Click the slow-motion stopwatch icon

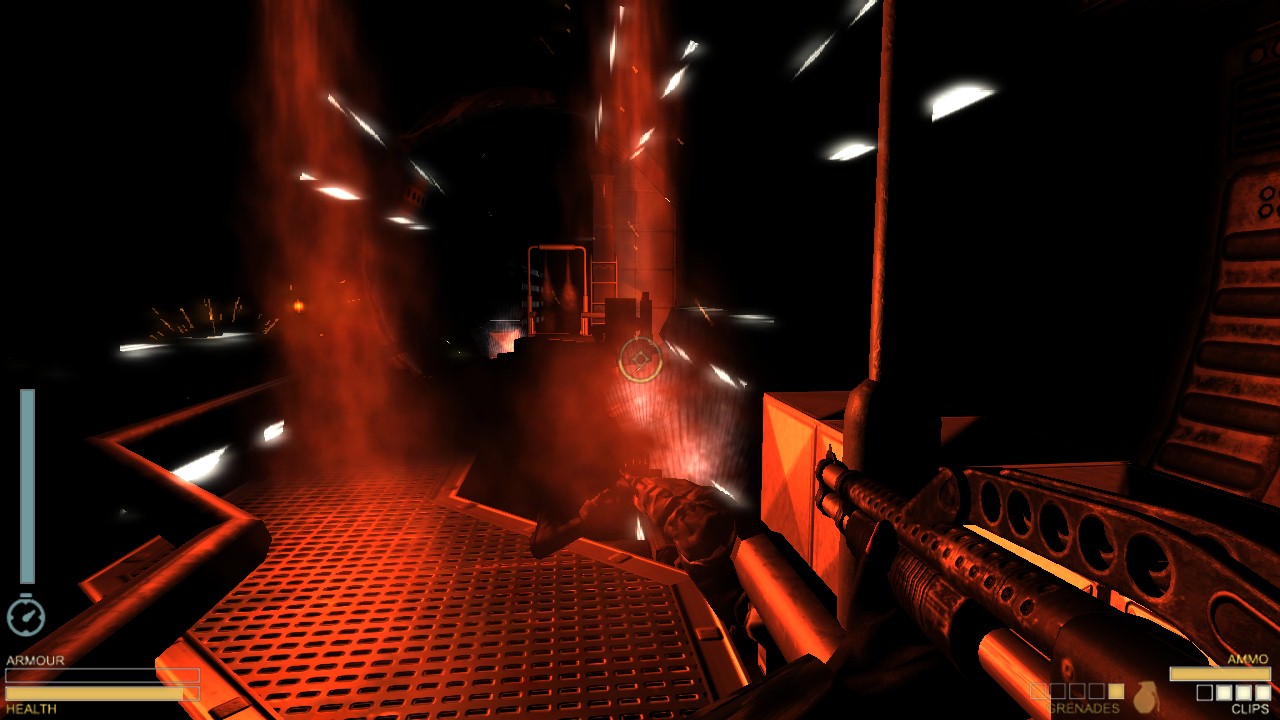26,616
